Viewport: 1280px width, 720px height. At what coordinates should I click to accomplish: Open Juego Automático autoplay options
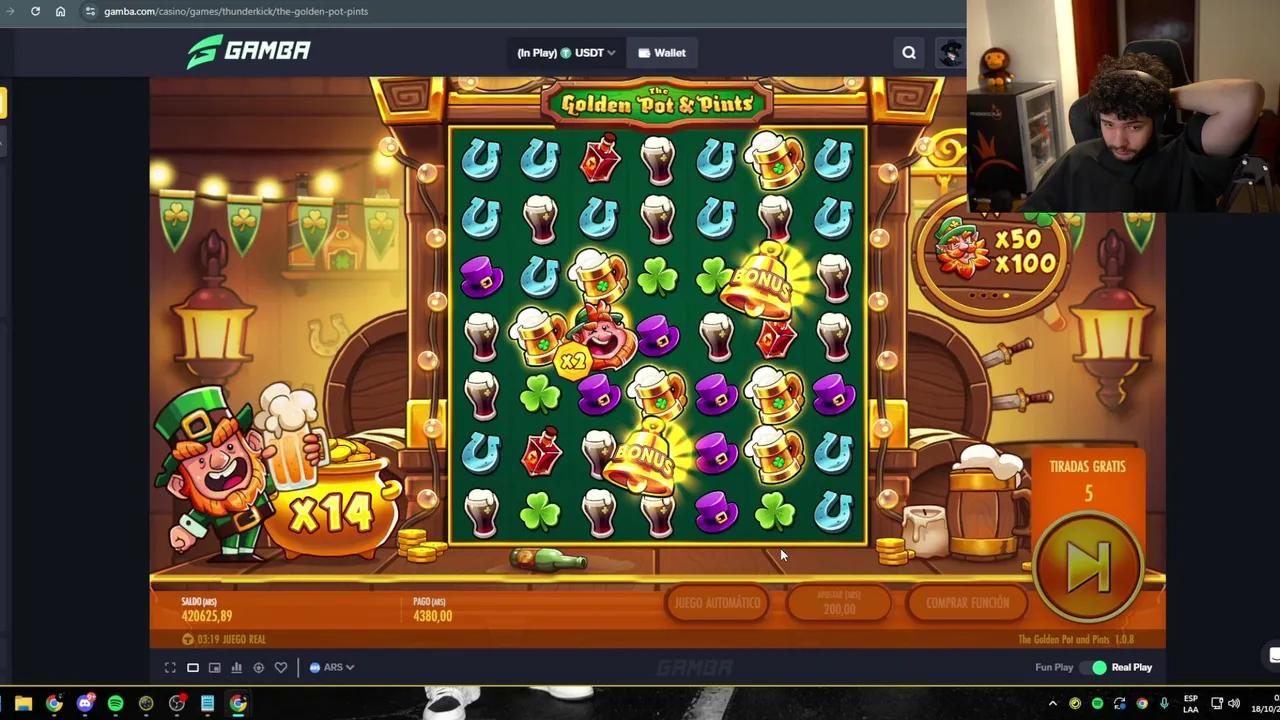[x=717, y=603]
